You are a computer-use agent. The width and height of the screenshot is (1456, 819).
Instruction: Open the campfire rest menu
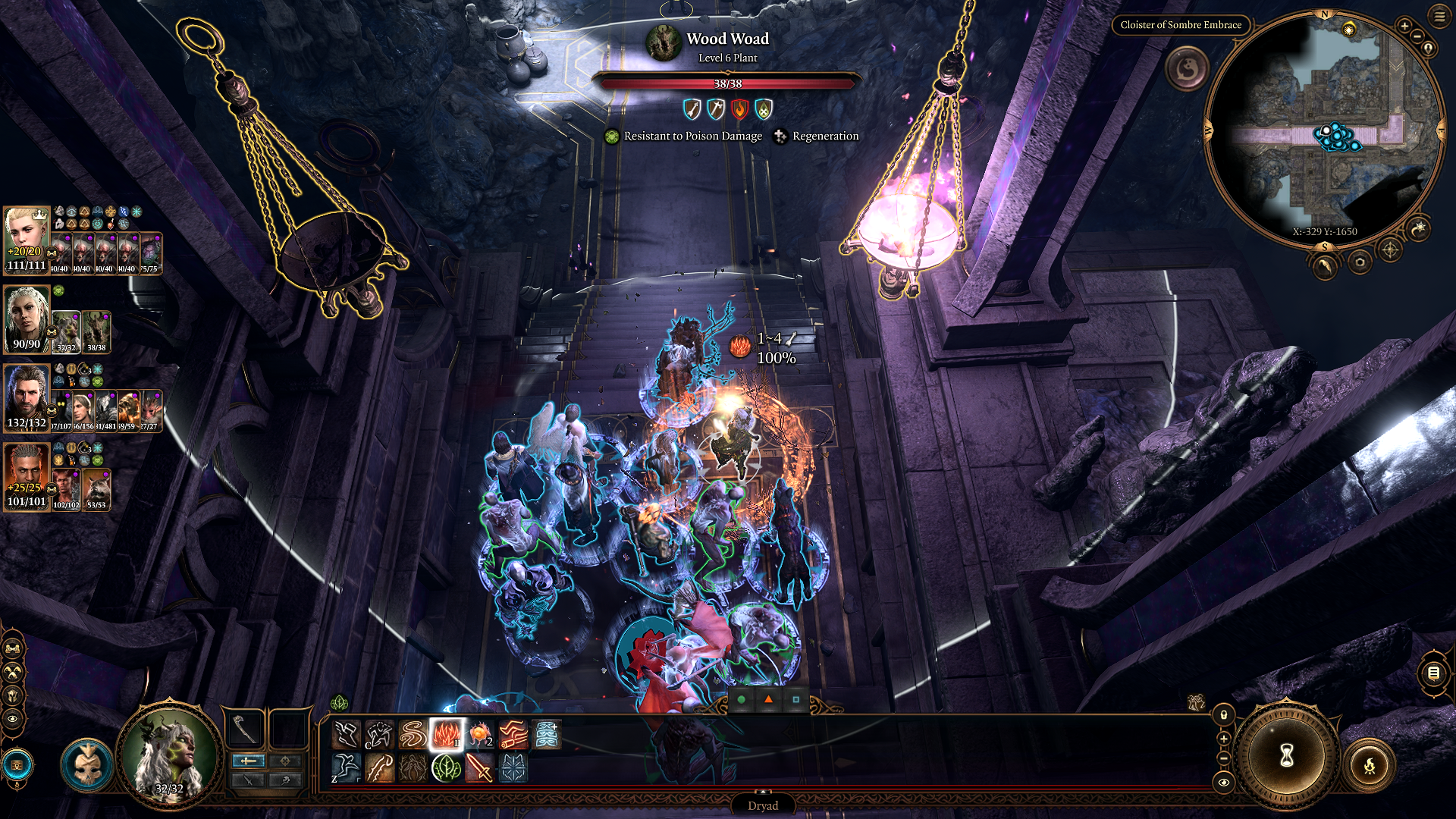[x=1369, y=766]
